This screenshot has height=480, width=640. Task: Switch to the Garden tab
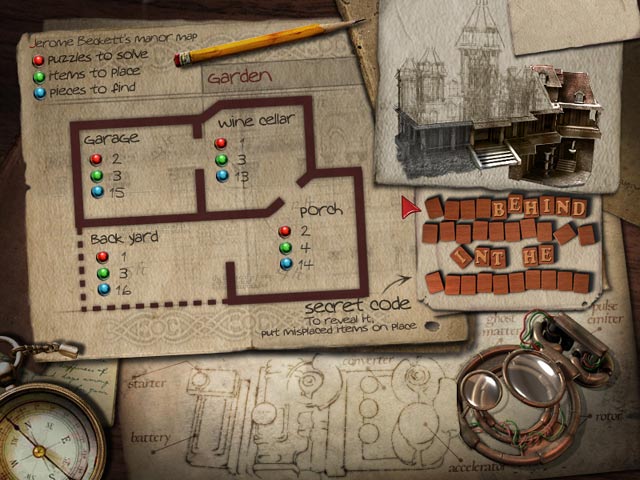click(238, 74)
